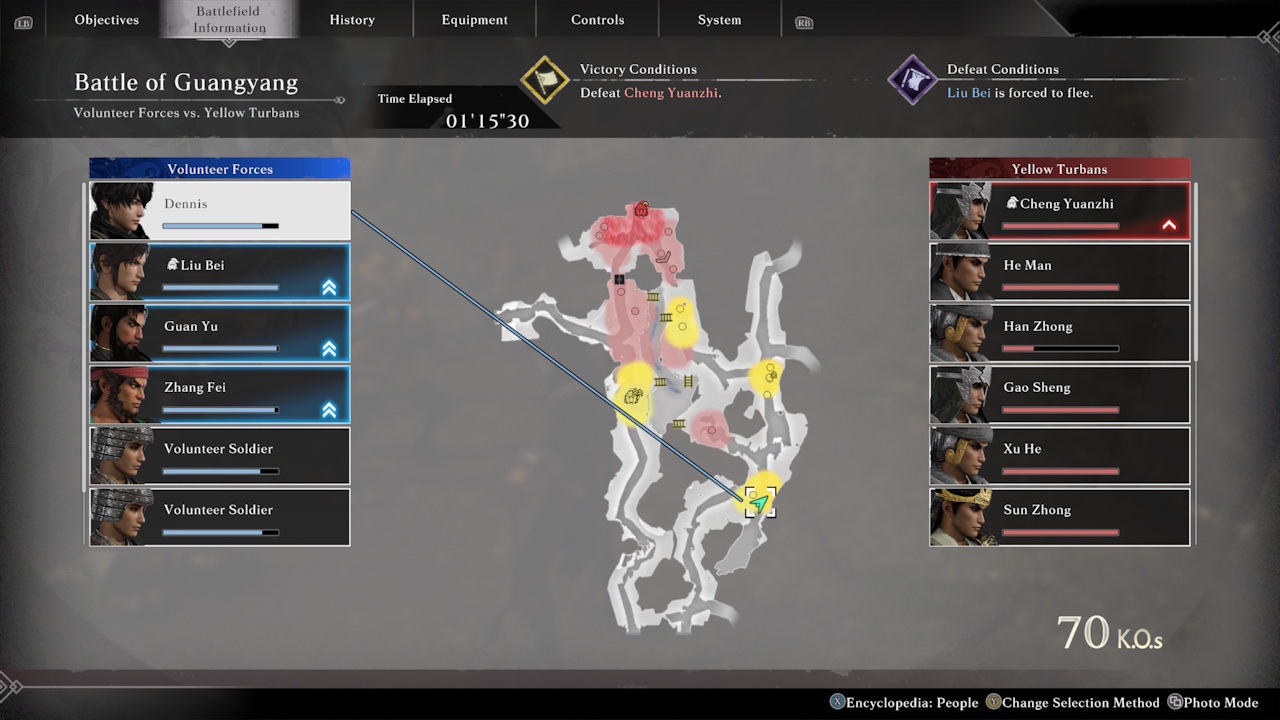Select the Defeat Conditions banner icon

coord(911,78)
